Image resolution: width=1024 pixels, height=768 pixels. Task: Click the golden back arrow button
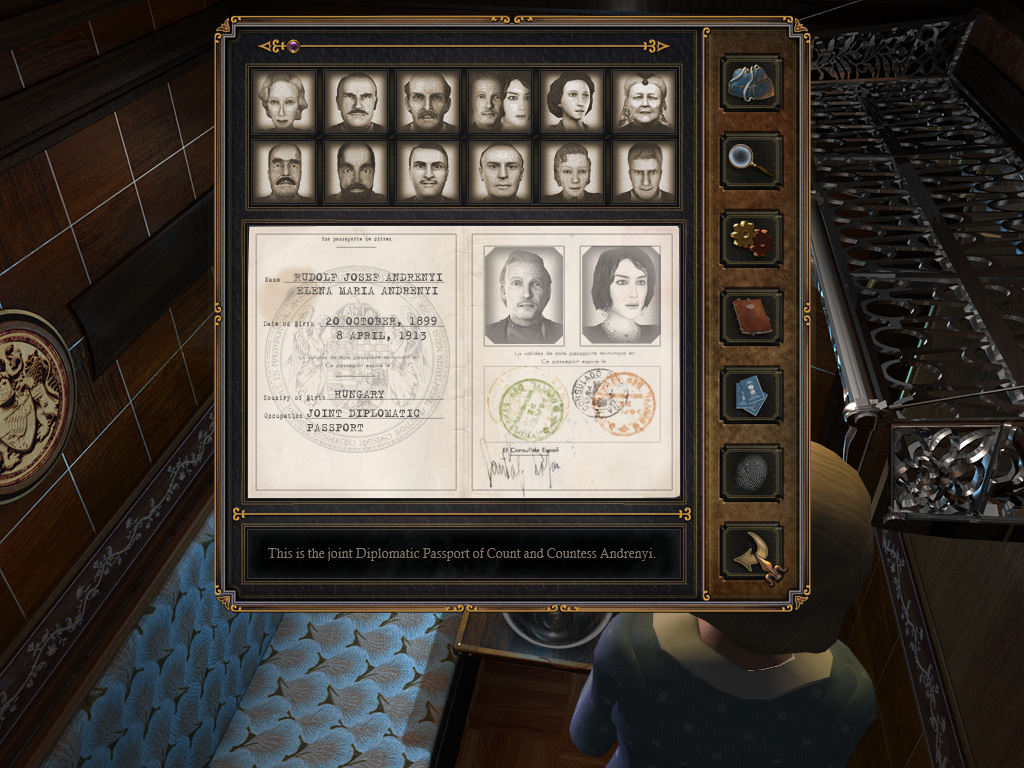click(751, 553)
